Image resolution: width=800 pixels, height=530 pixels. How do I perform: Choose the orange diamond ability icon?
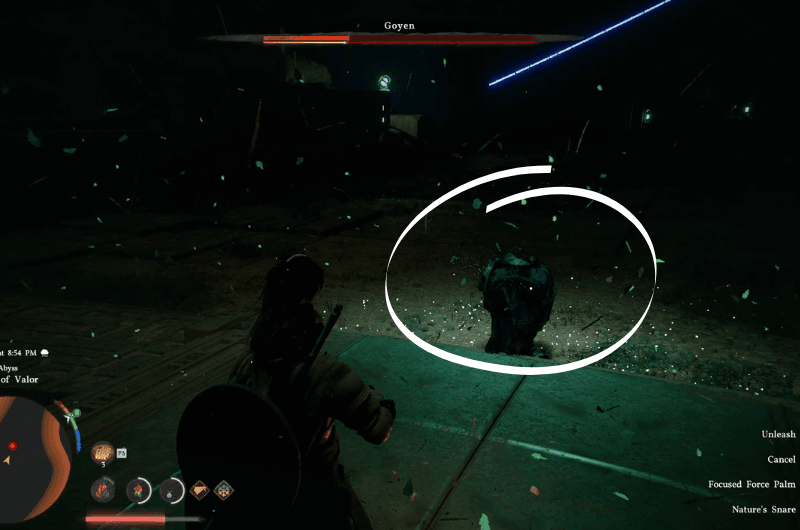[201, 490]
